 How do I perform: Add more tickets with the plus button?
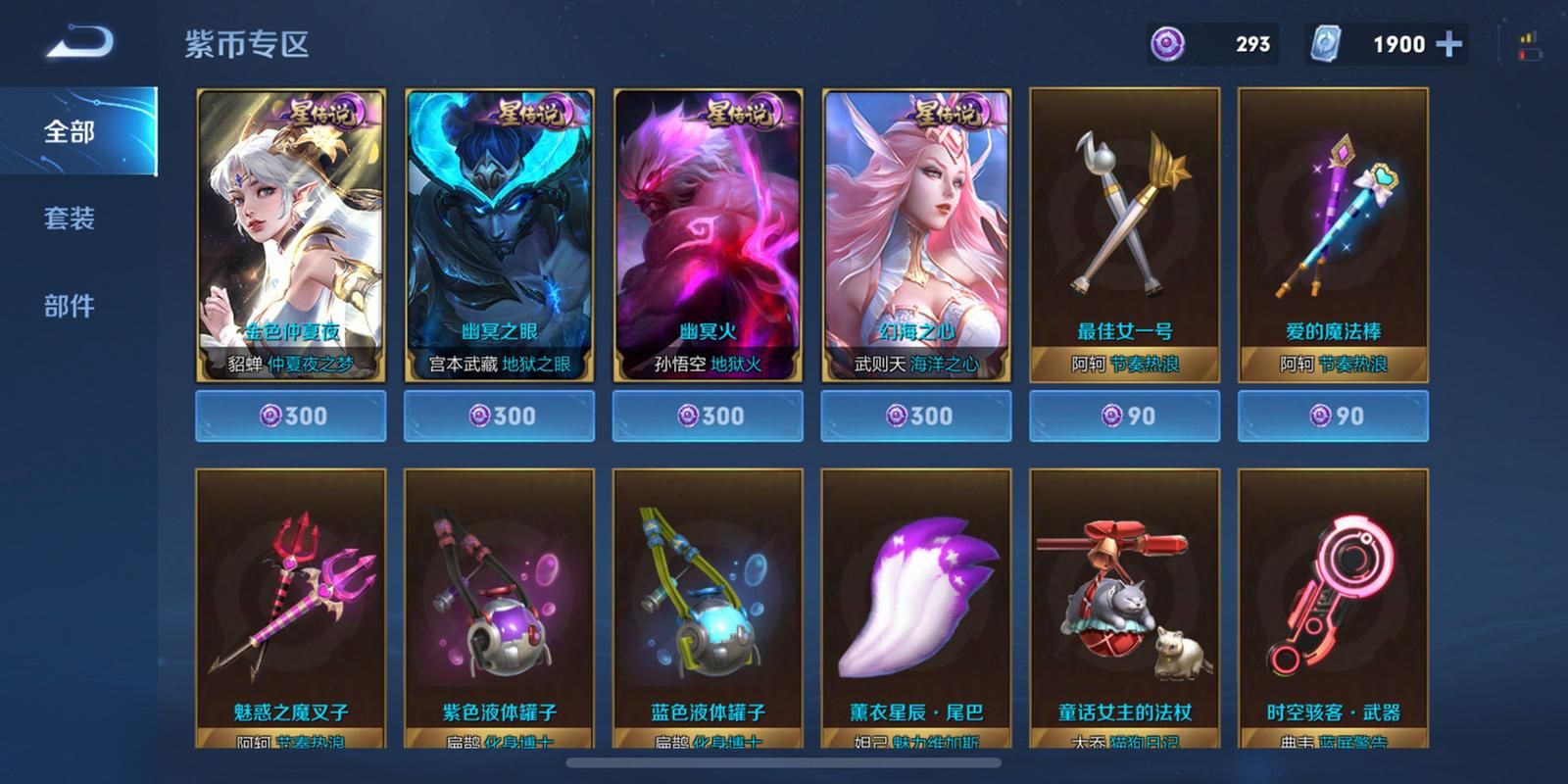point(1448,44)
